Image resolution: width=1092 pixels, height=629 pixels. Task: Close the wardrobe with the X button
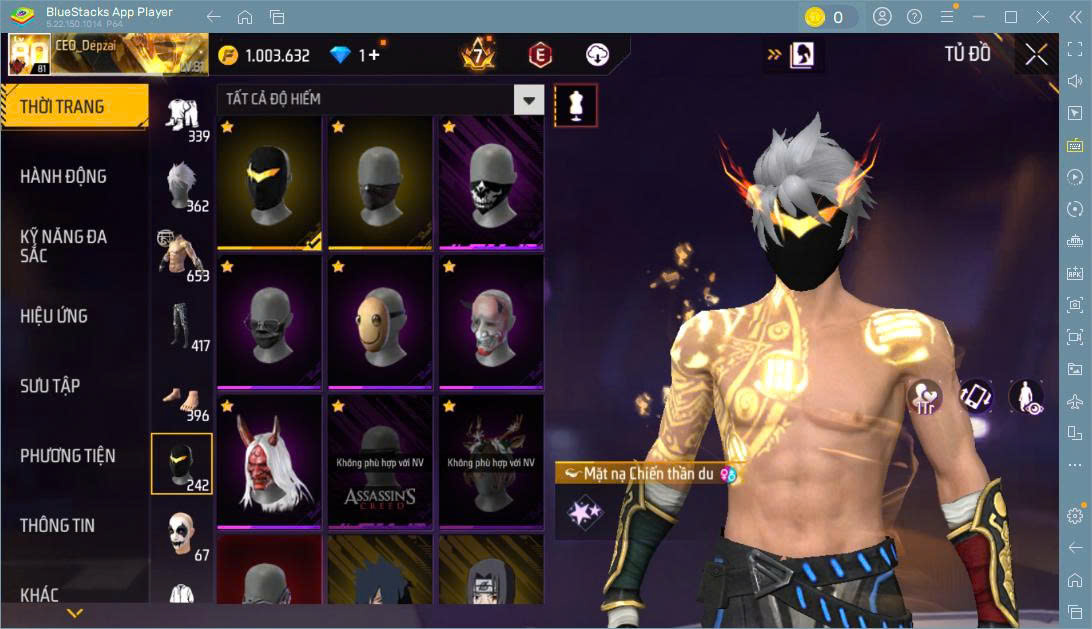pyautogui.click(x=1036, y=55)
